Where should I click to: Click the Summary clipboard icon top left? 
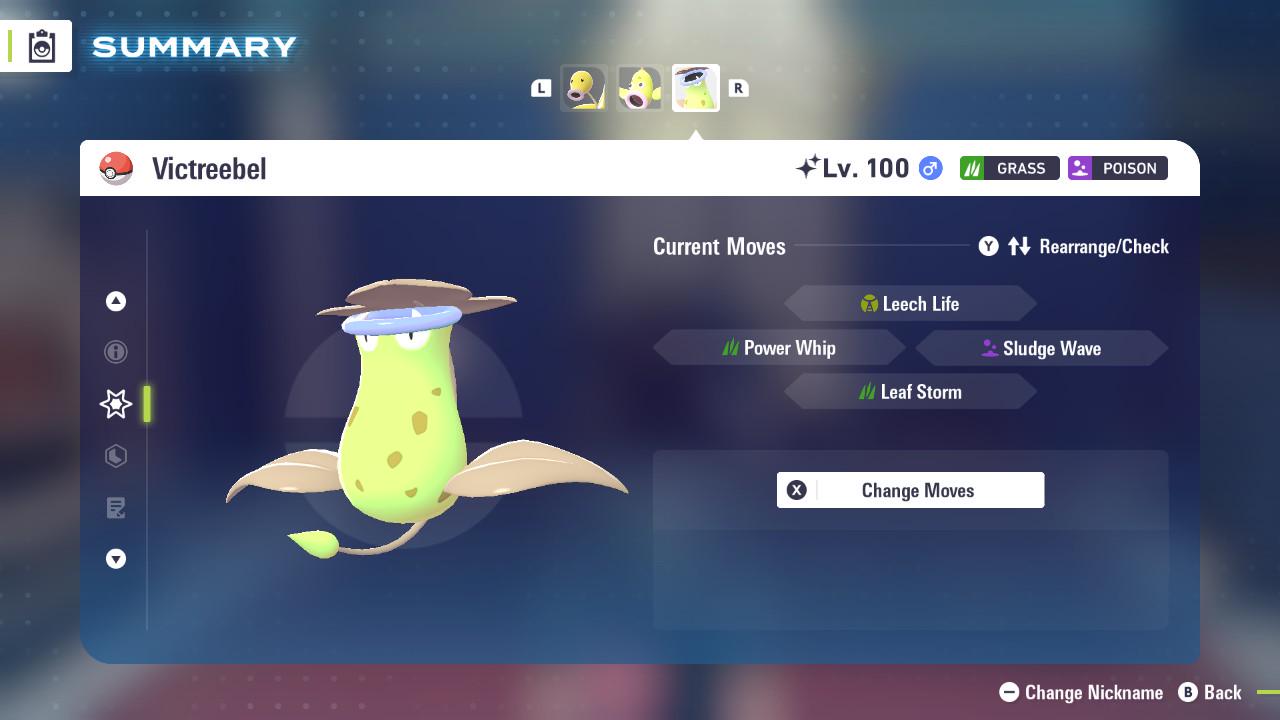click(40, 45)
